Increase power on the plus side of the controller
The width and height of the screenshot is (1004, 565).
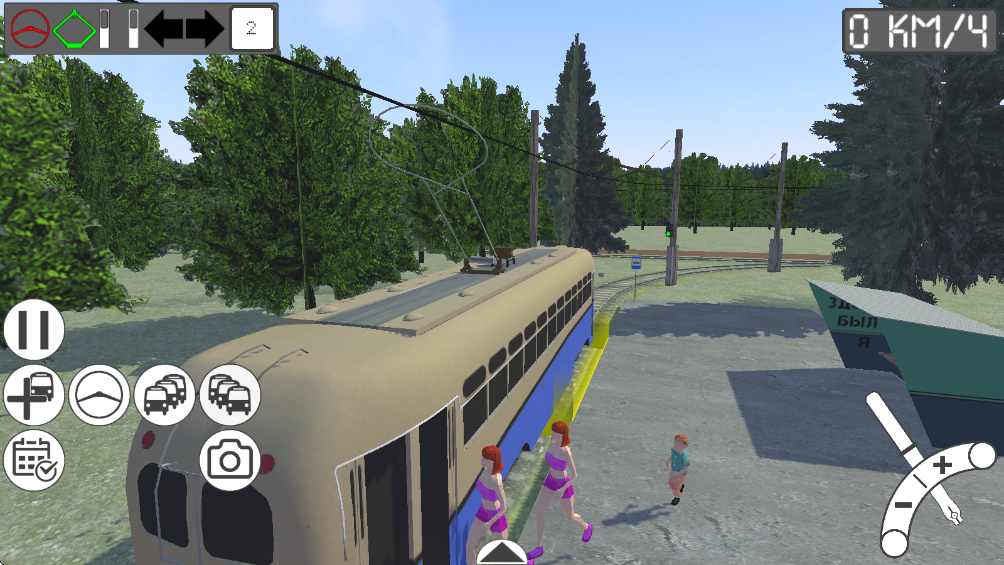[x=942, y=465]
